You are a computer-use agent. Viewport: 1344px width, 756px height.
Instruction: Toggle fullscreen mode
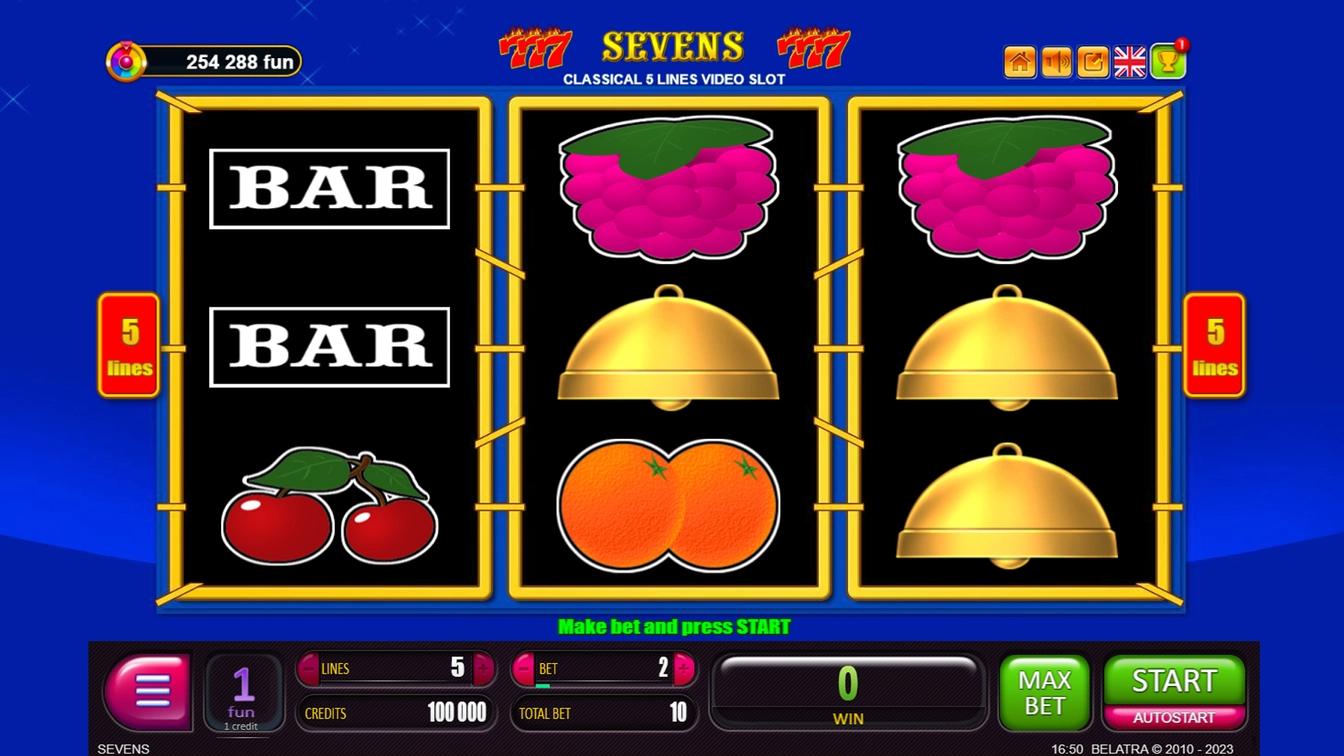1092,62
